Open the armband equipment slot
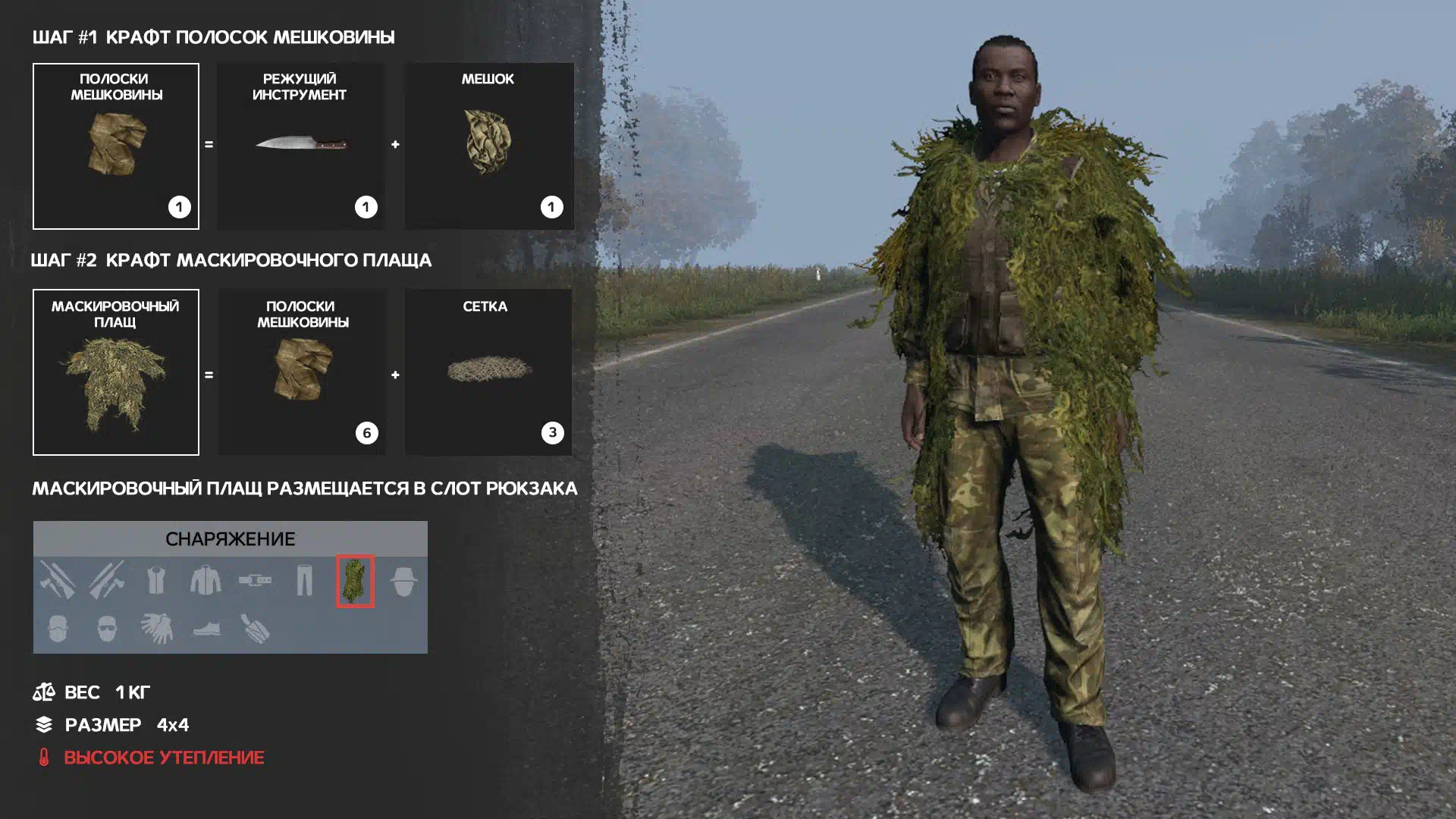The image size is (1456, 819). pos(256,629)
